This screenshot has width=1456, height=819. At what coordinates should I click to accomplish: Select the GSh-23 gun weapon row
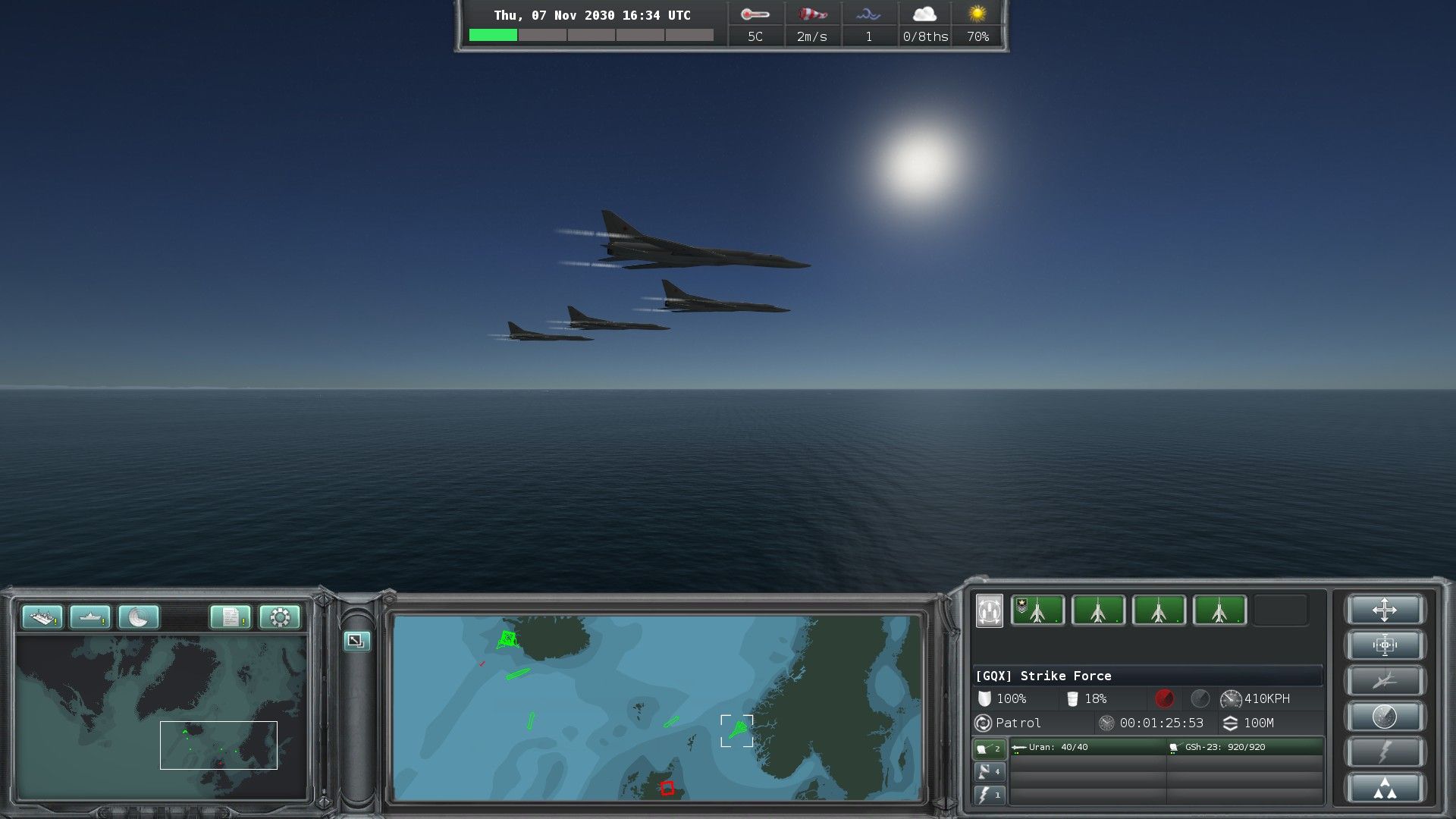pyautogui.click(x=1245, y=748)
